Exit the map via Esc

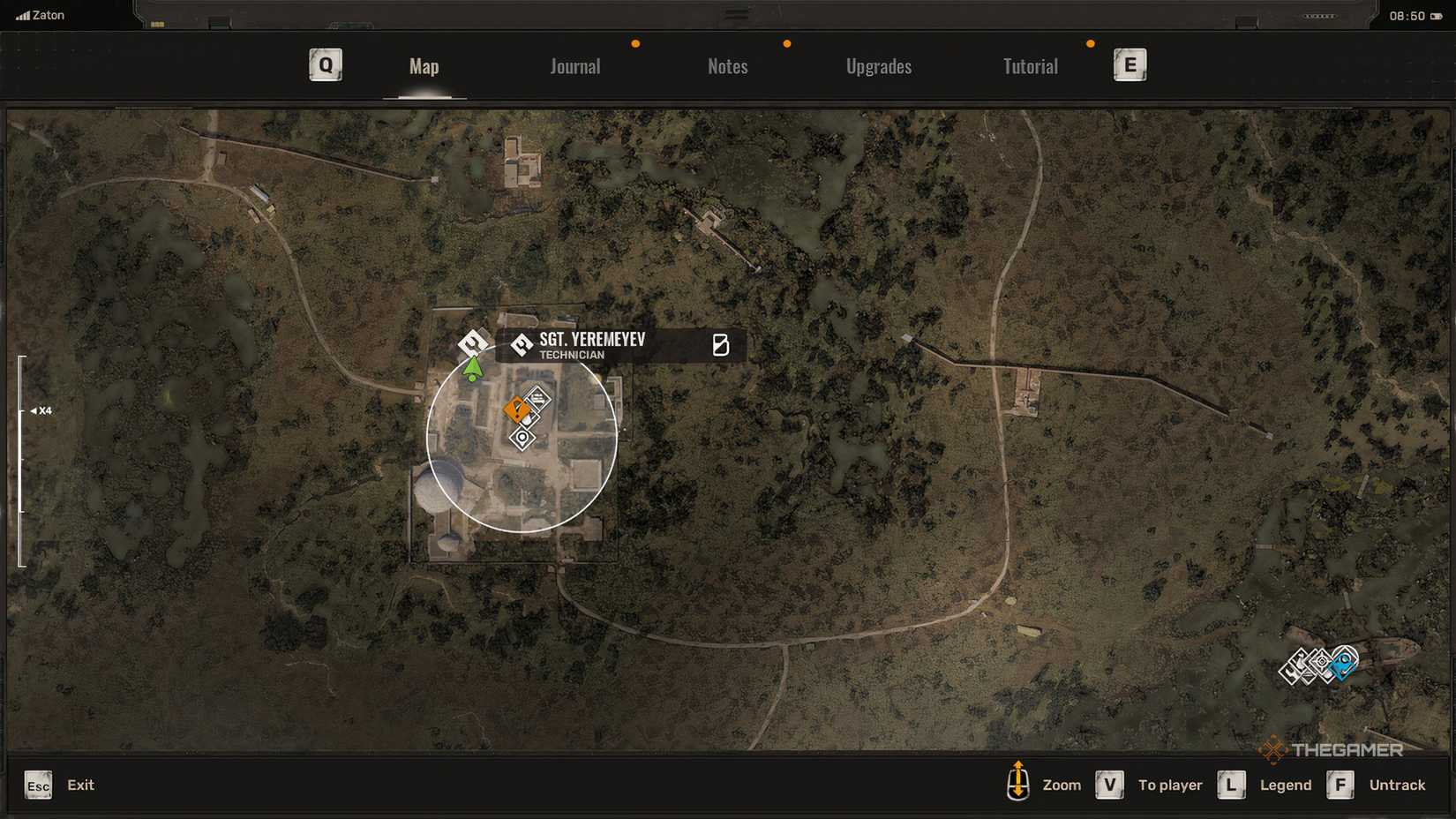37,785
